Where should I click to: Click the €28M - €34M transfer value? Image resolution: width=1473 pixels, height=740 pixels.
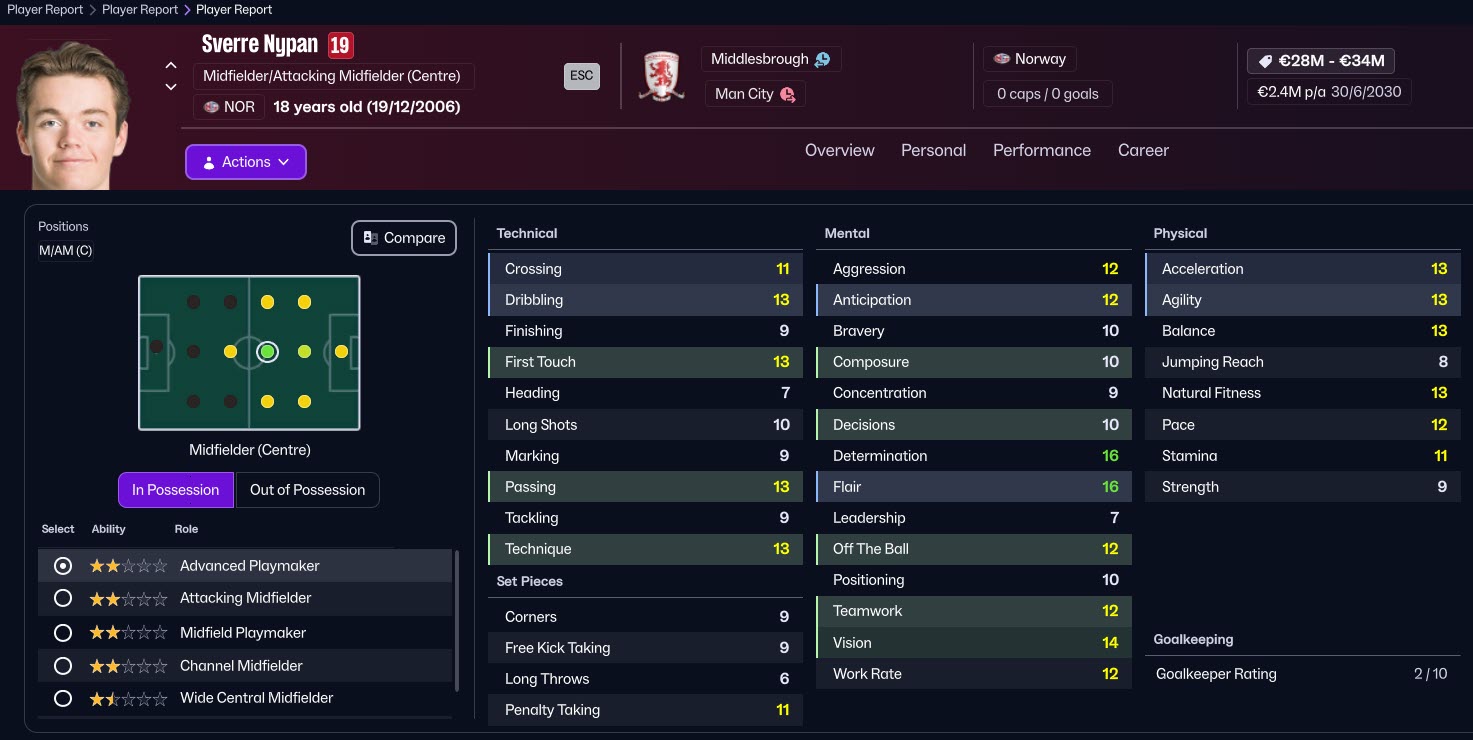(1321, 61)
